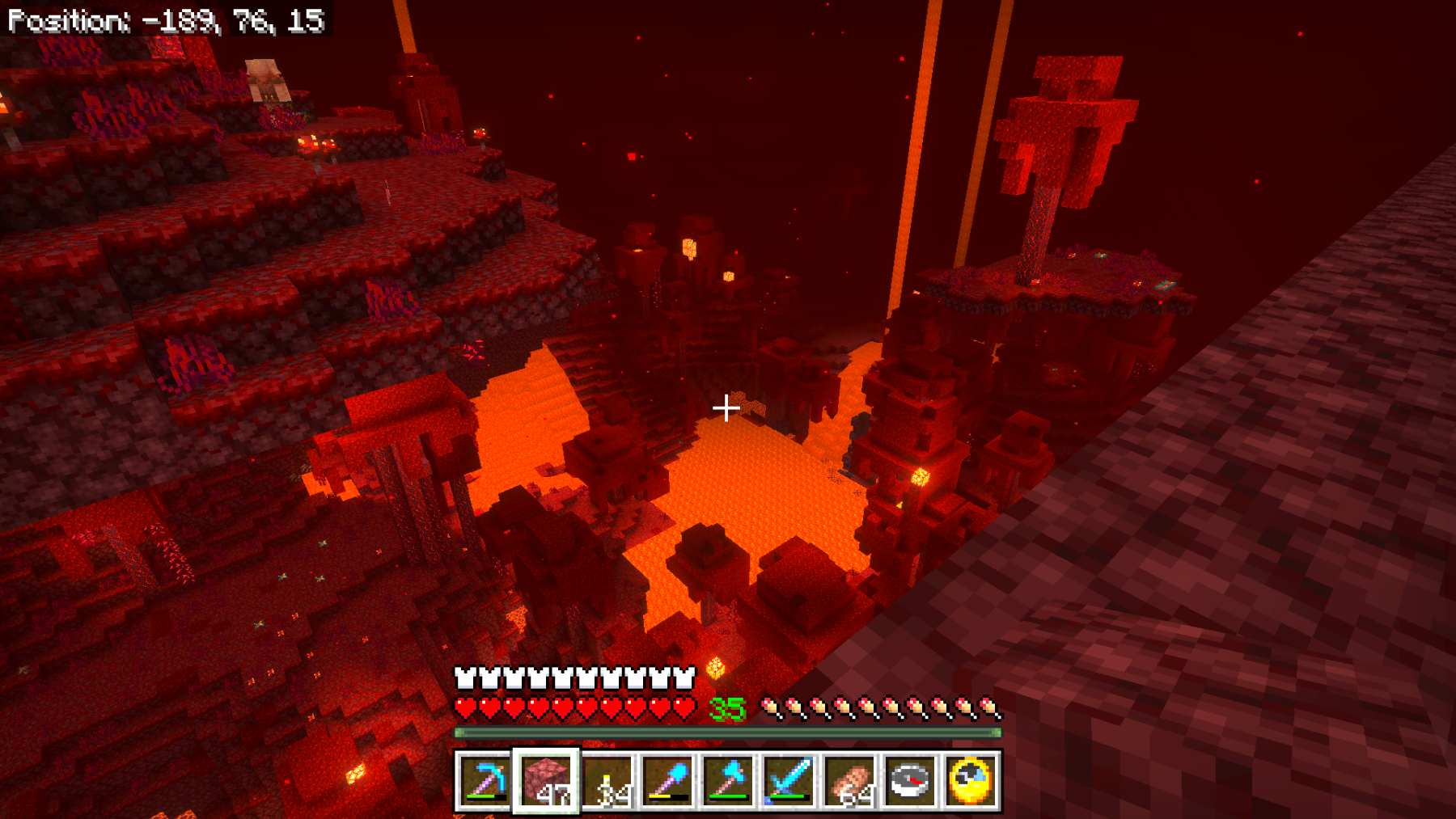Equip the diamond shovel
Screen dimensions: 1456x819
[x=667, y=781]
